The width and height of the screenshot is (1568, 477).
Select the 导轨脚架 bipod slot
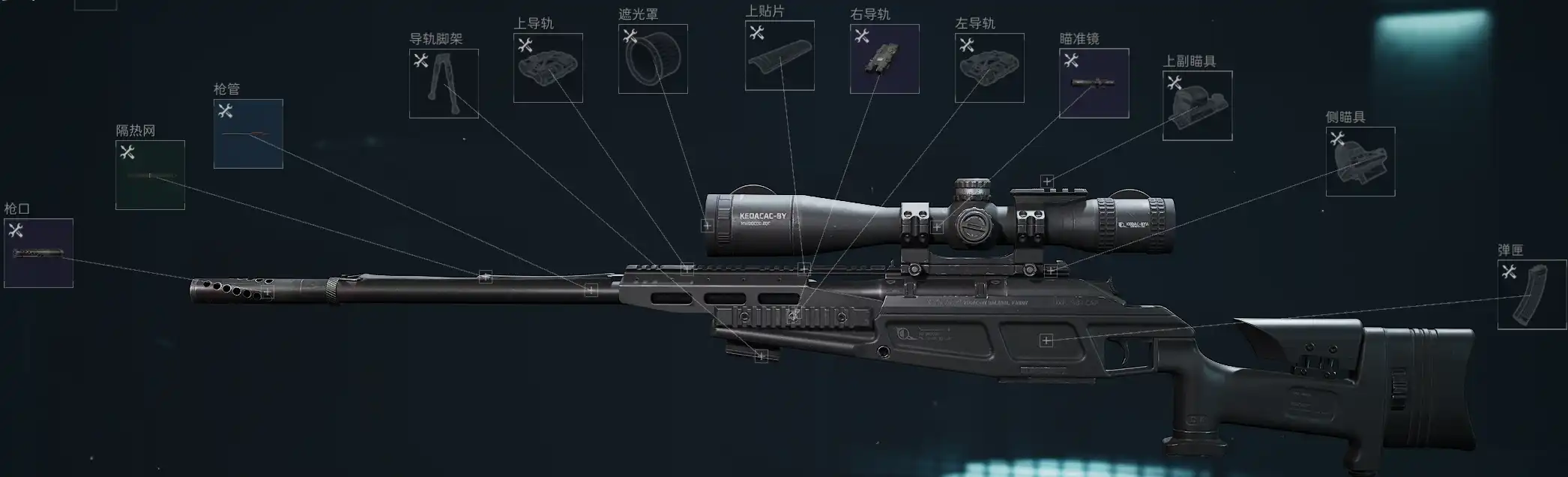[444, 83]
